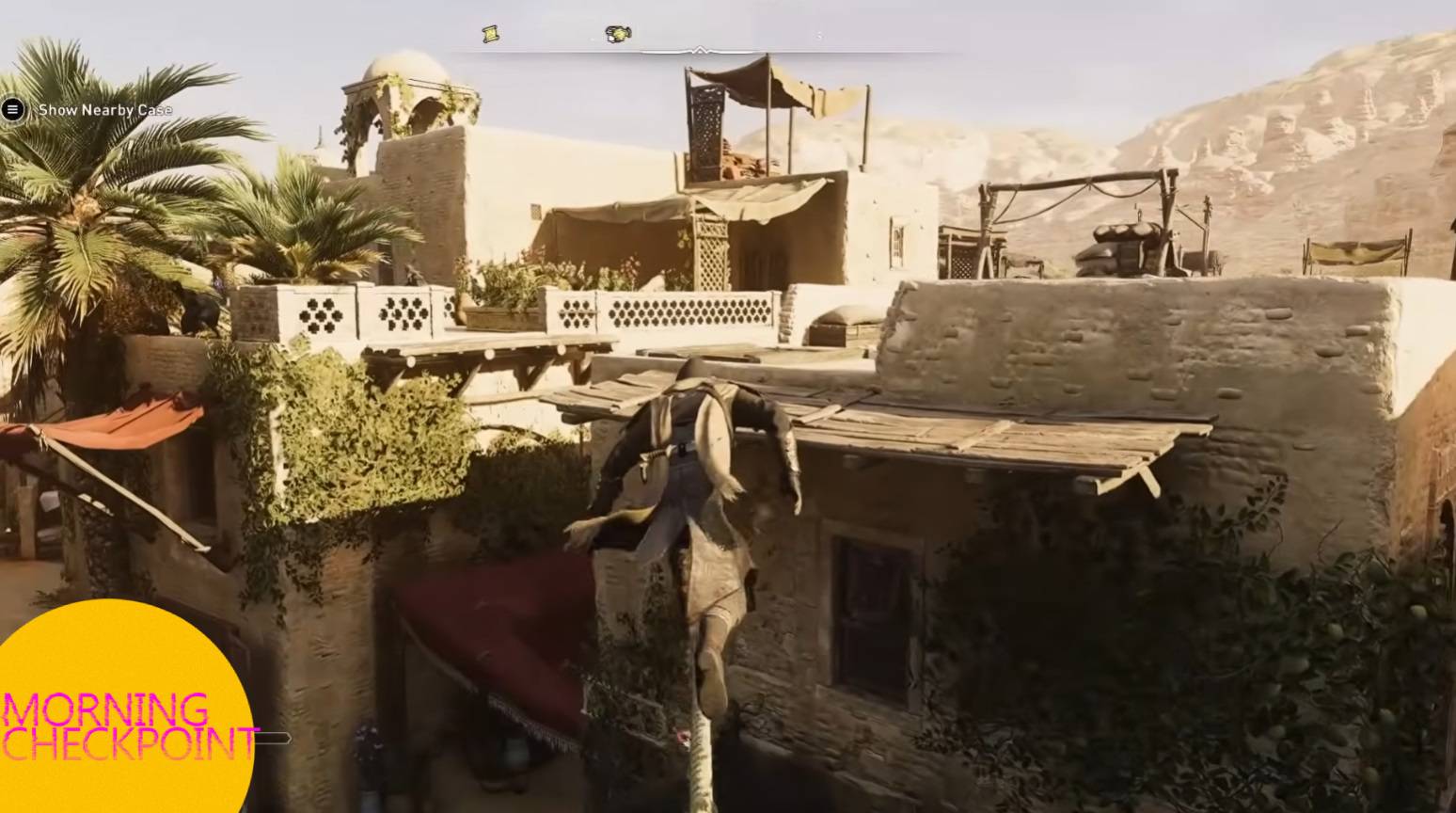
Task: Click the hamburger lines inside the circular prompt icon
Action: (x=12, y=110)
